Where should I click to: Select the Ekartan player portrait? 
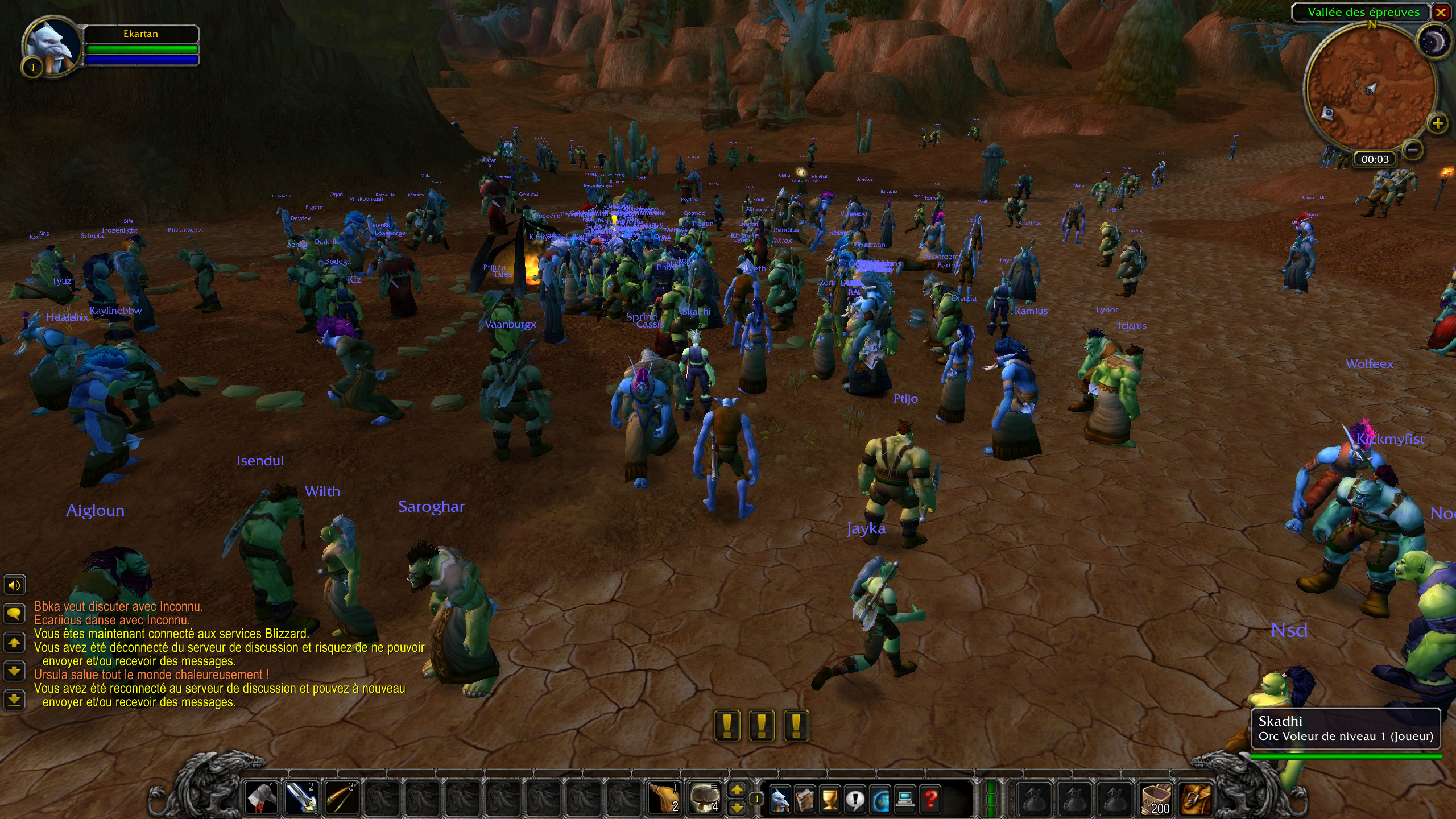tap(52, 45)
